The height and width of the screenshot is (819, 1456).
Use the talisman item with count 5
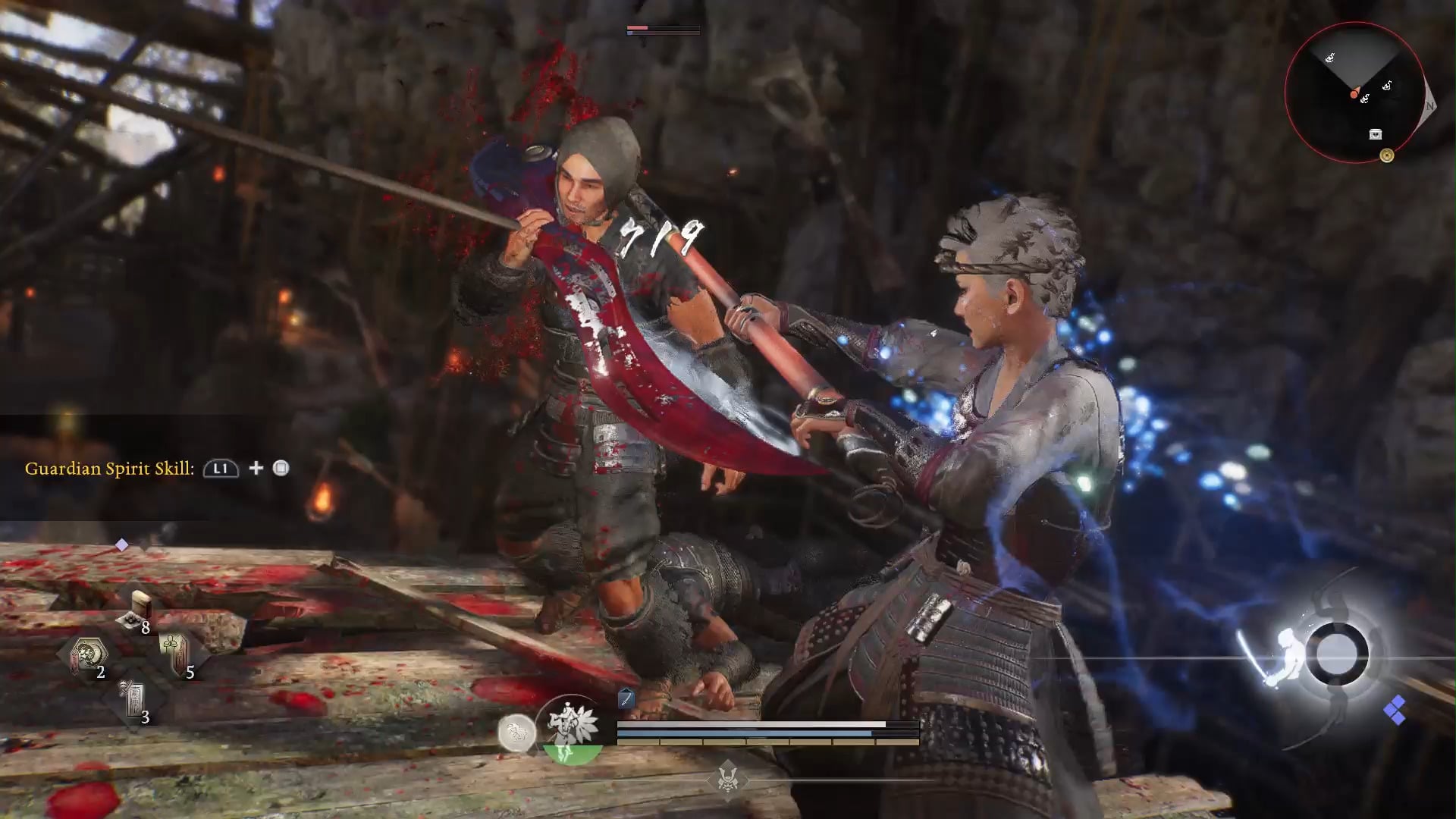176,650
